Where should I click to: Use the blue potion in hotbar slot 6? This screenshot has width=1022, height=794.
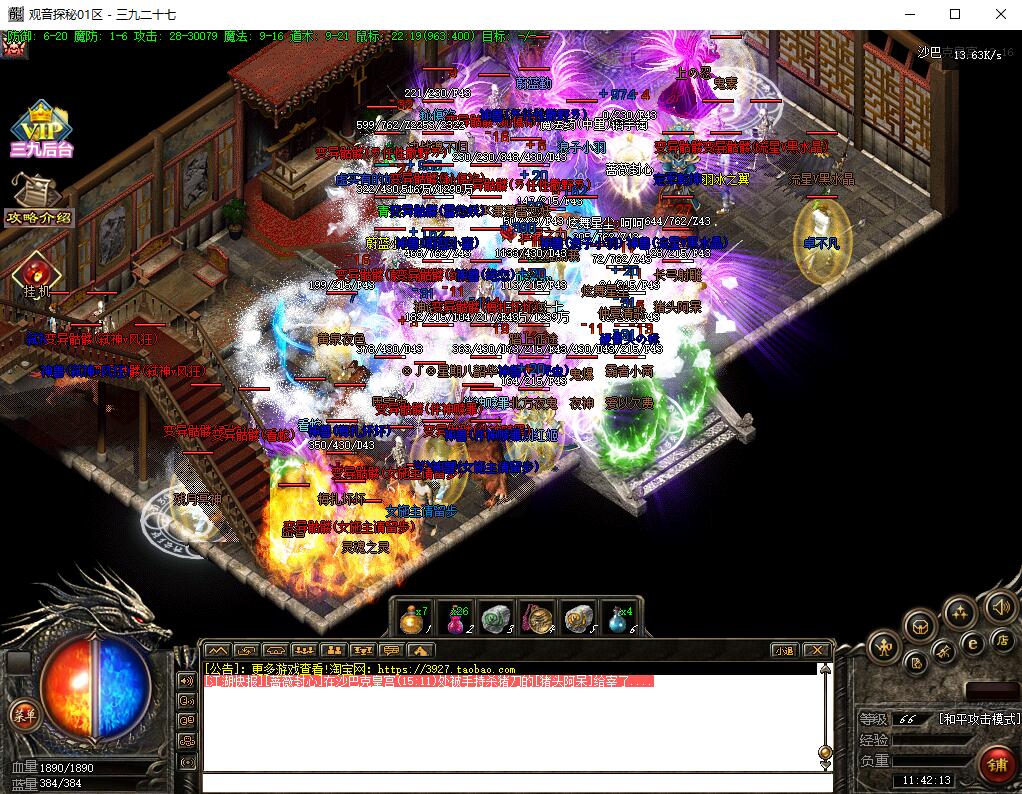[618, 619]
